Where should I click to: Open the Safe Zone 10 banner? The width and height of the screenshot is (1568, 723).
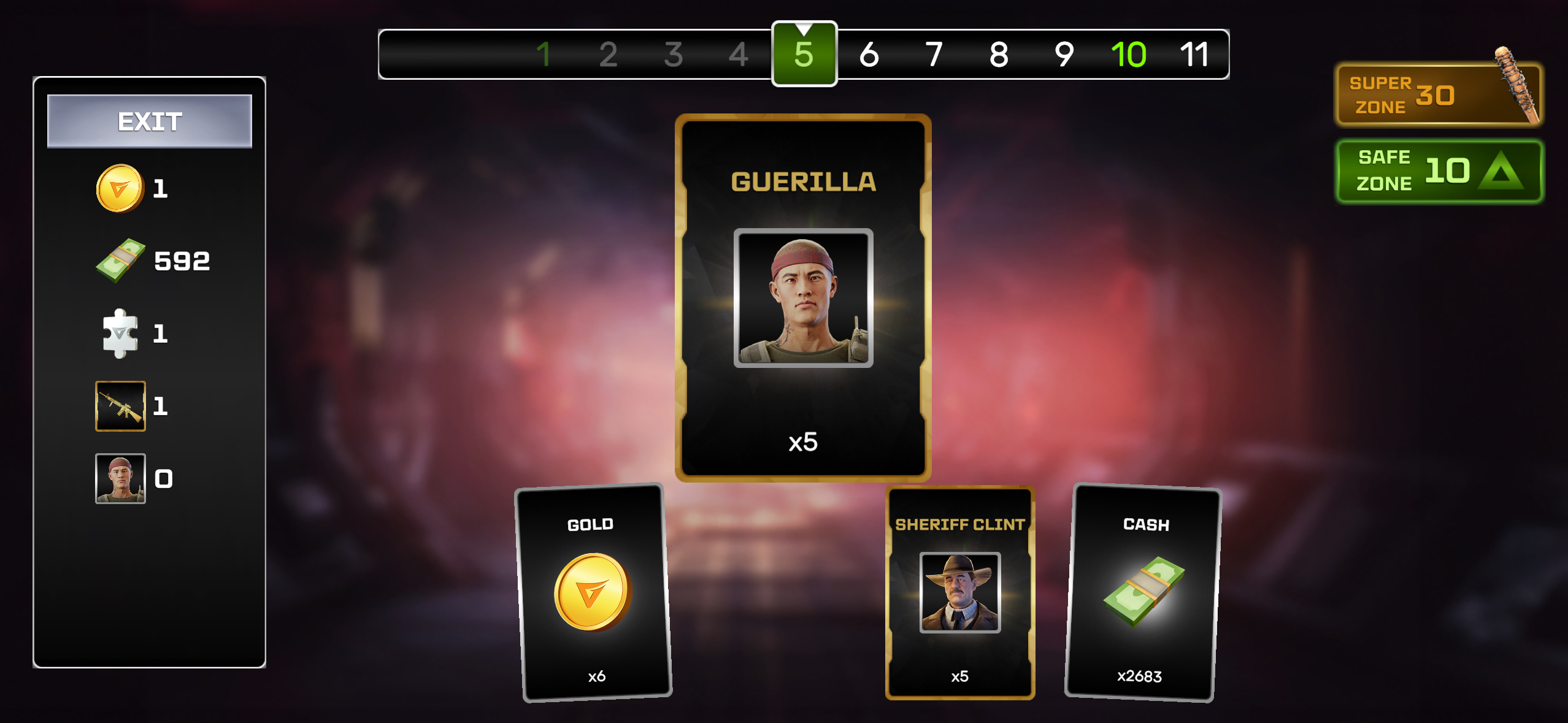pos(1439,170)
